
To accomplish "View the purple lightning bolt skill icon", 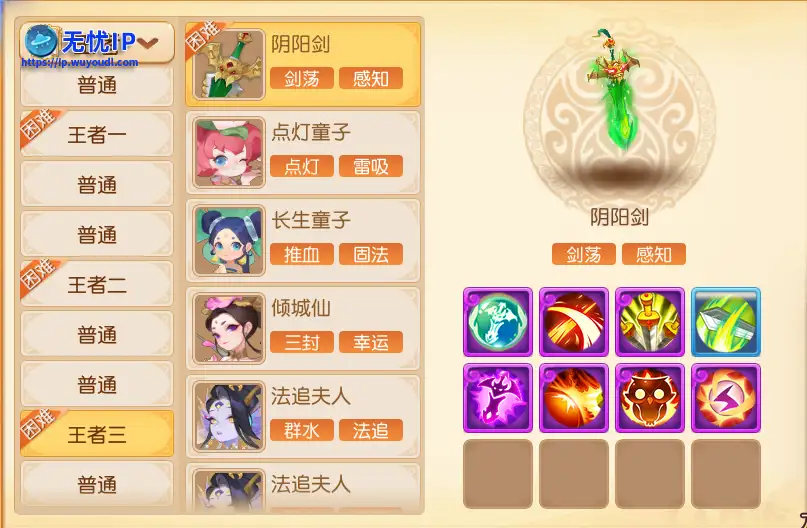I will tap(726, 397).
